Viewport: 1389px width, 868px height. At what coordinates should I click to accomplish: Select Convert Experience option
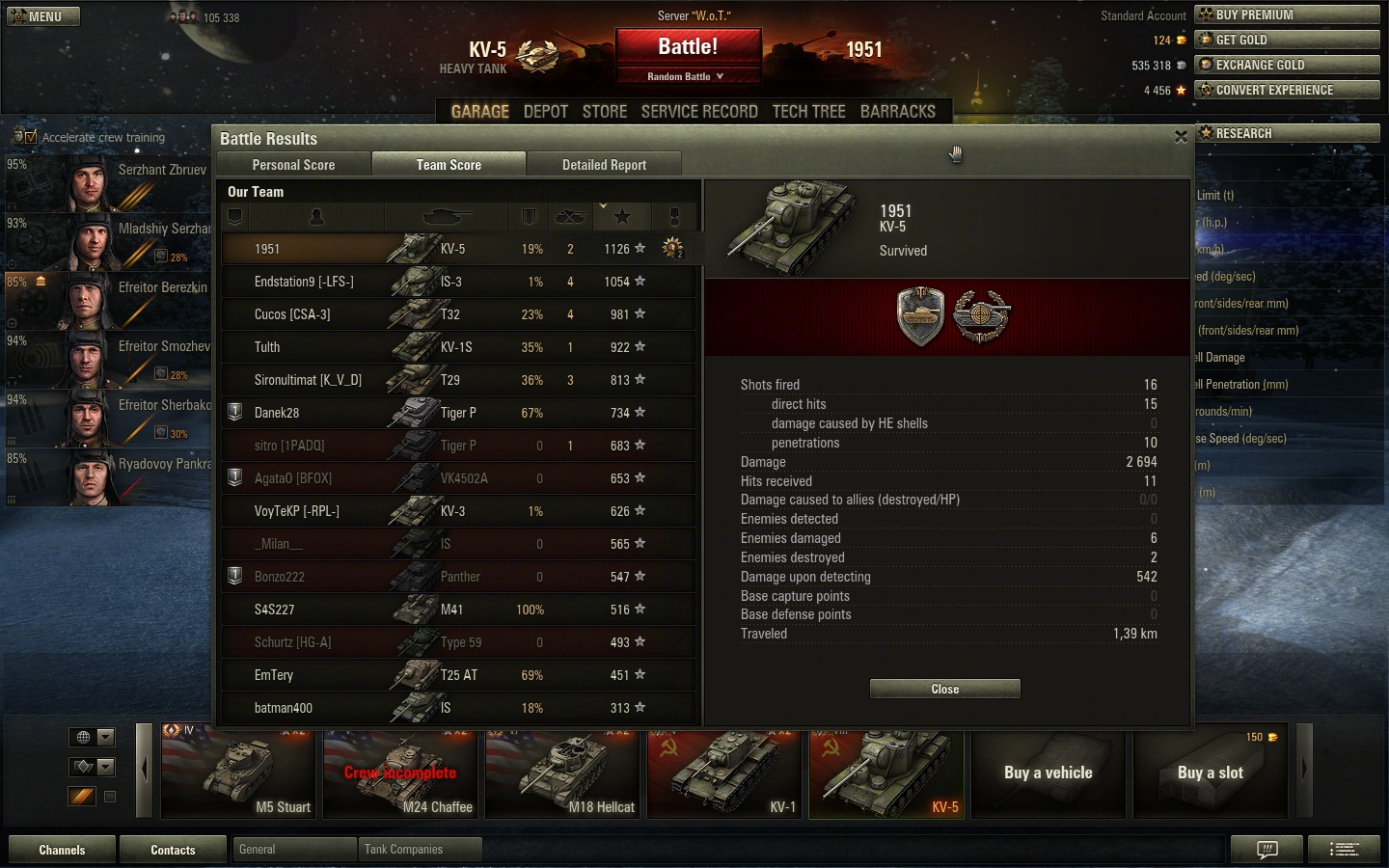(x=1287, y=90)
